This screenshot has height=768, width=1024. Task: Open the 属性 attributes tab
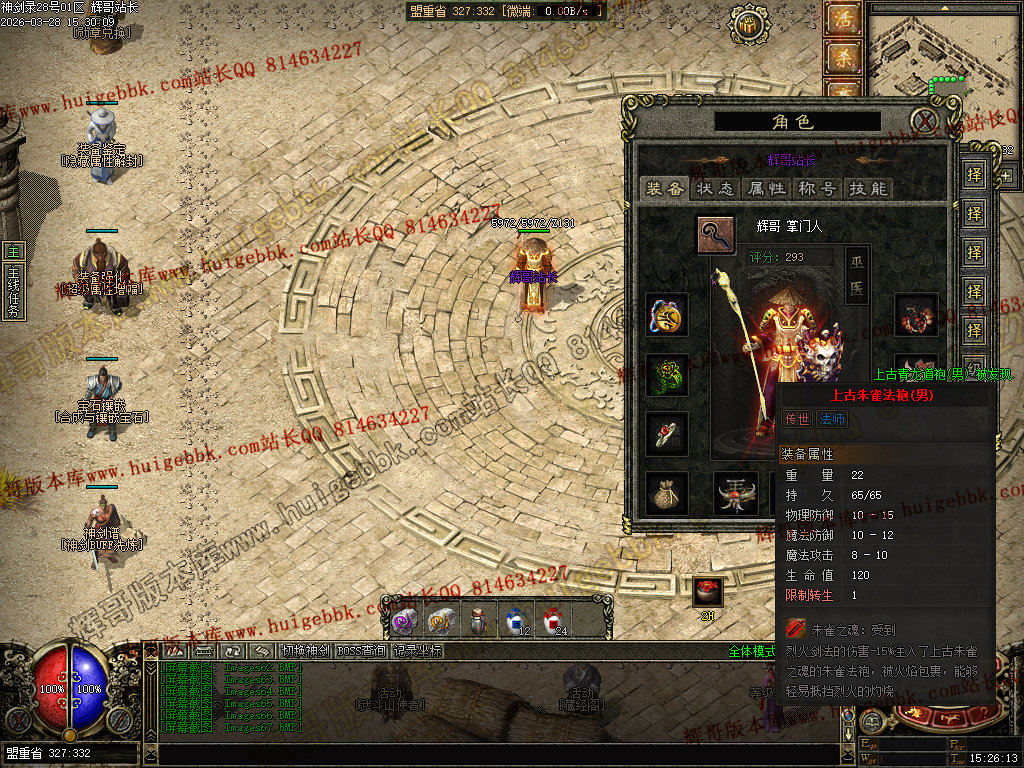767,188
